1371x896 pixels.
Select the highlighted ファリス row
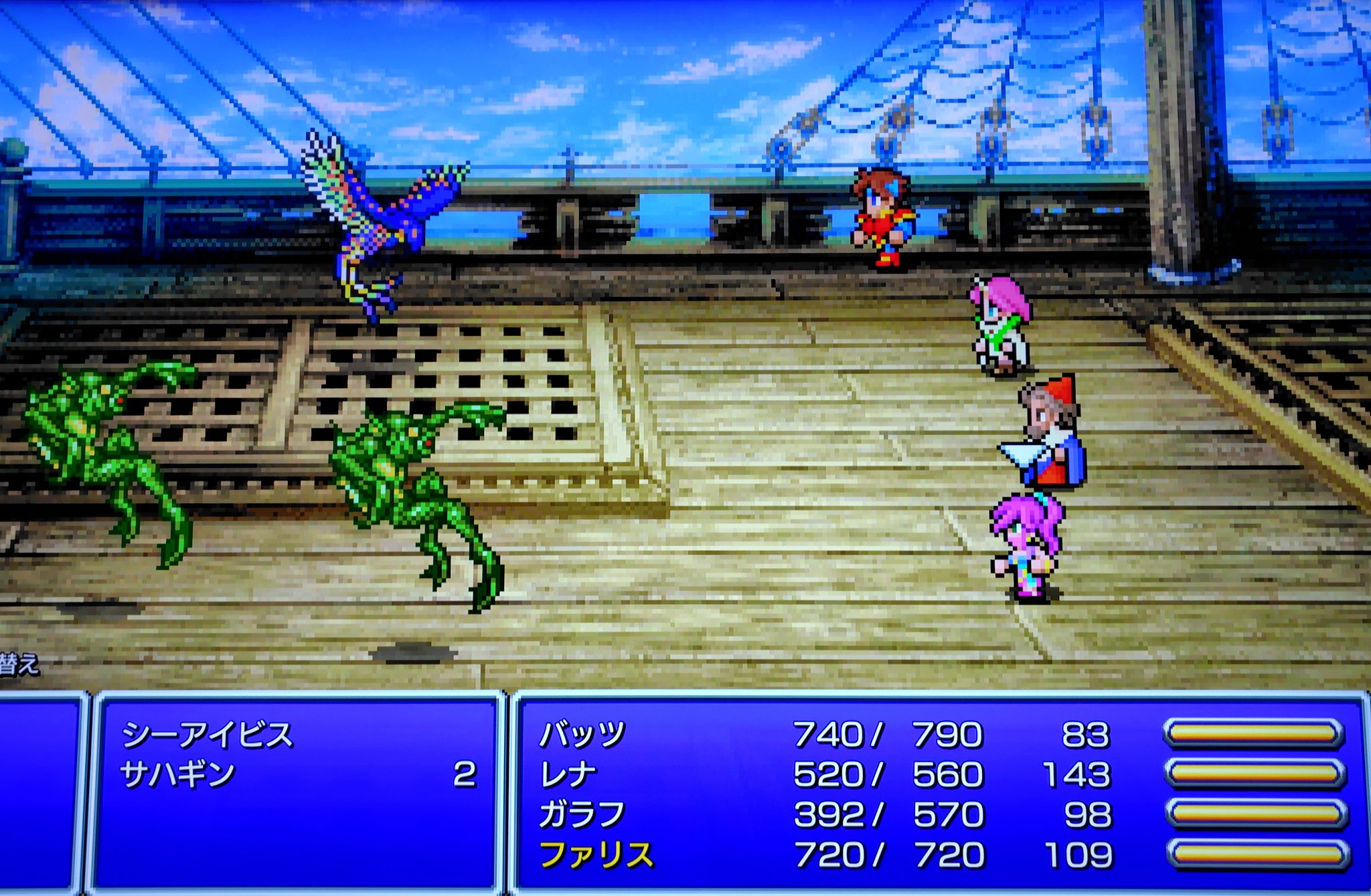pyautogui.click(x=596, y=855)
